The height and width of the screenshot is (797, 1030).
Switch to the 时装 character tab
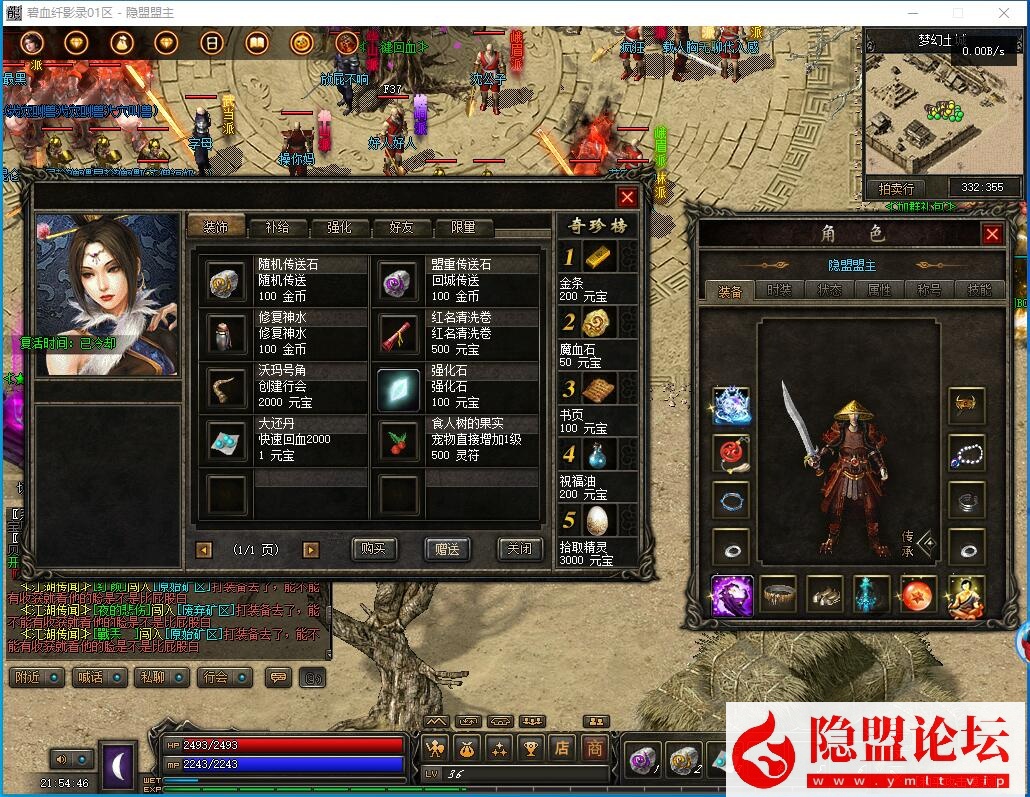tap(779, 290)
